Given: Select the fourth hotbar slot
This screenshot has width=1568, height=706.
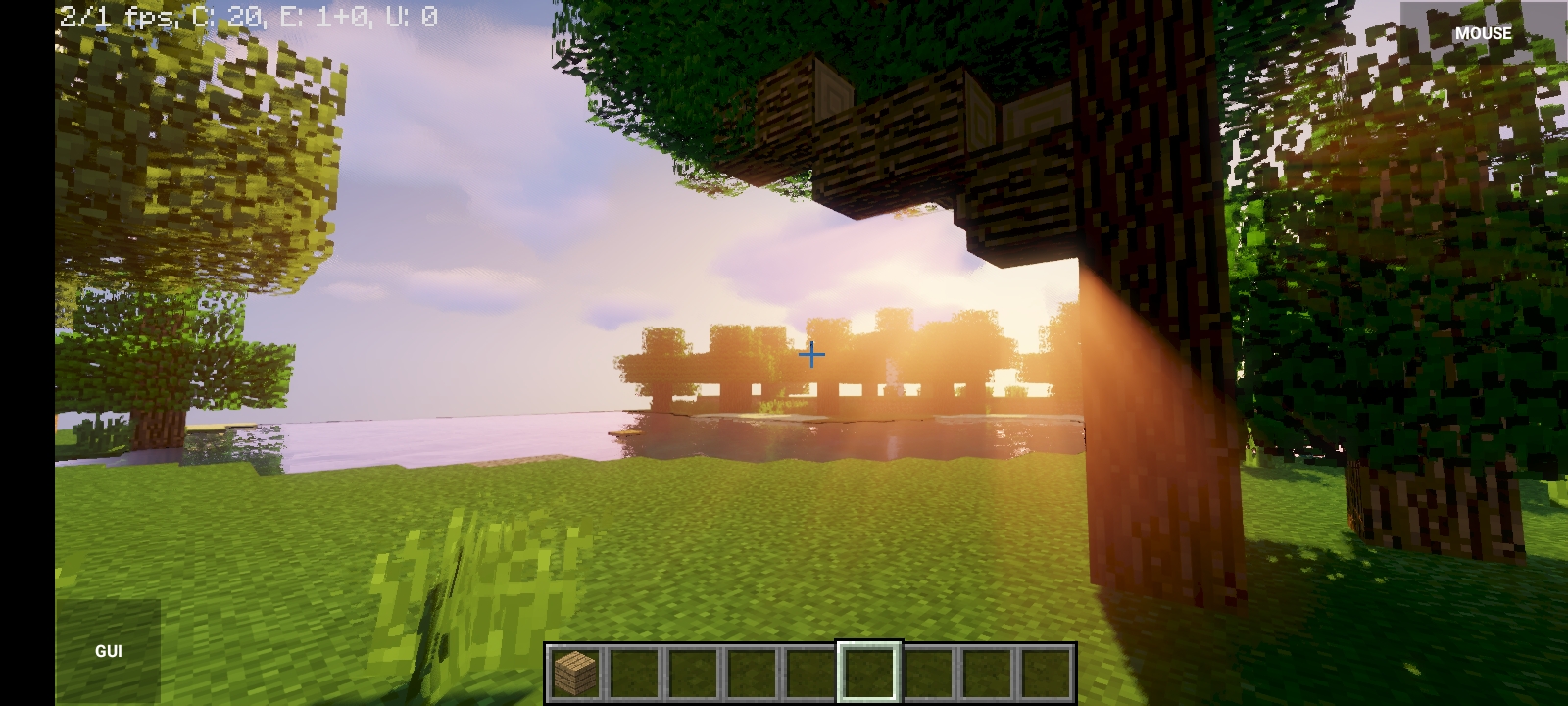Looking at the screenshot, I should (750, 670).
